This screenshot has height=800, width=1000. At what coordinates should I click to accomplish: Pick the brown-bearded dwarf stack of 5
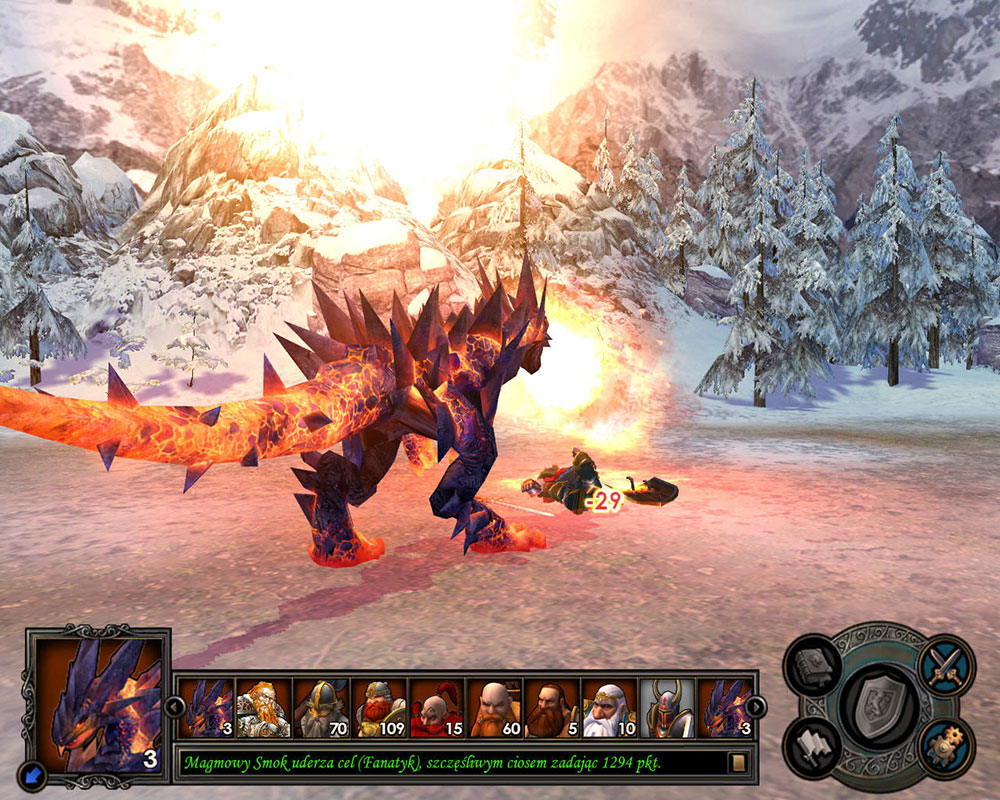tap(552, 708)
